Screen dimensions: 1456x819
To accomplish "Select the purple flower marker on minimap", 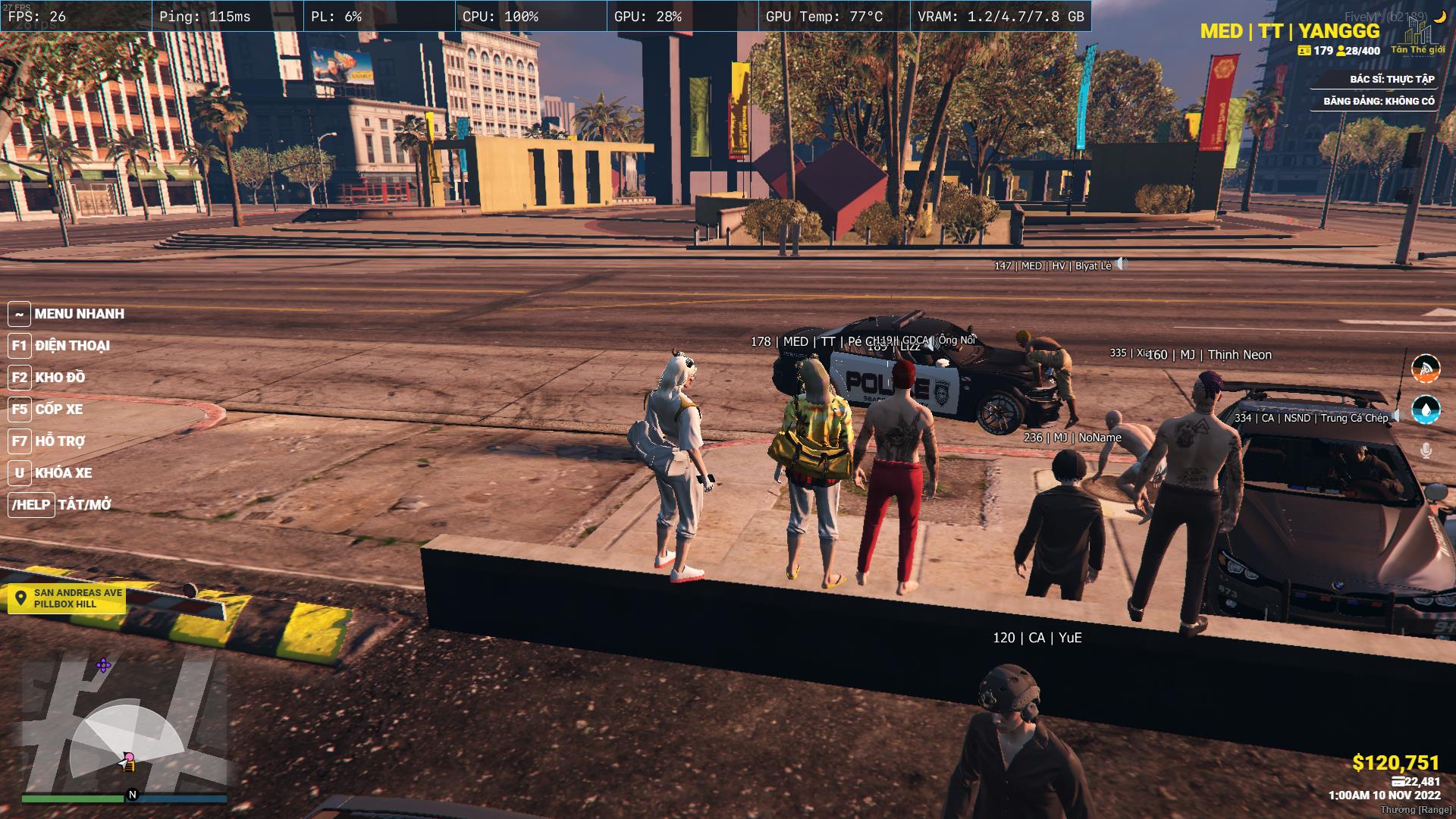I will coord(103,666).
